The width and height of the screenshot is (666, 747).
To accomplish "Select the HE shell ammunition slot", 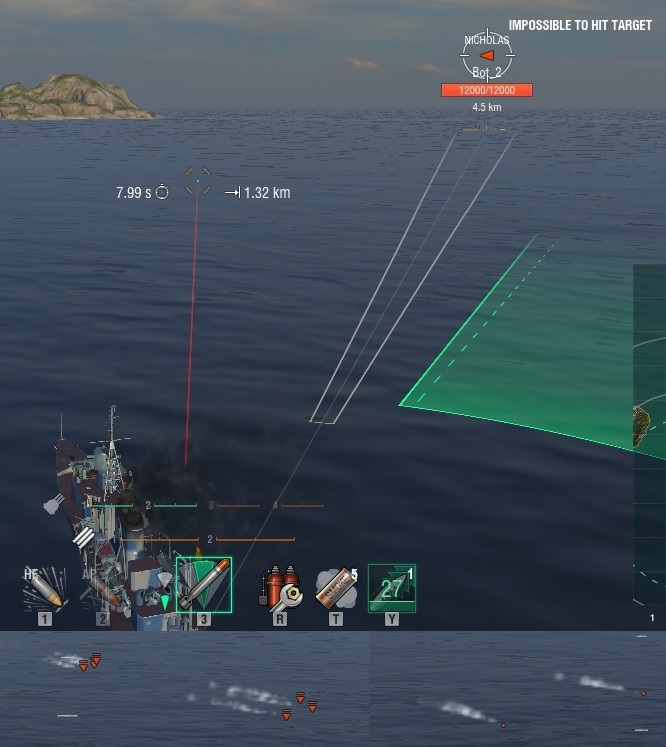I will 44,587.
